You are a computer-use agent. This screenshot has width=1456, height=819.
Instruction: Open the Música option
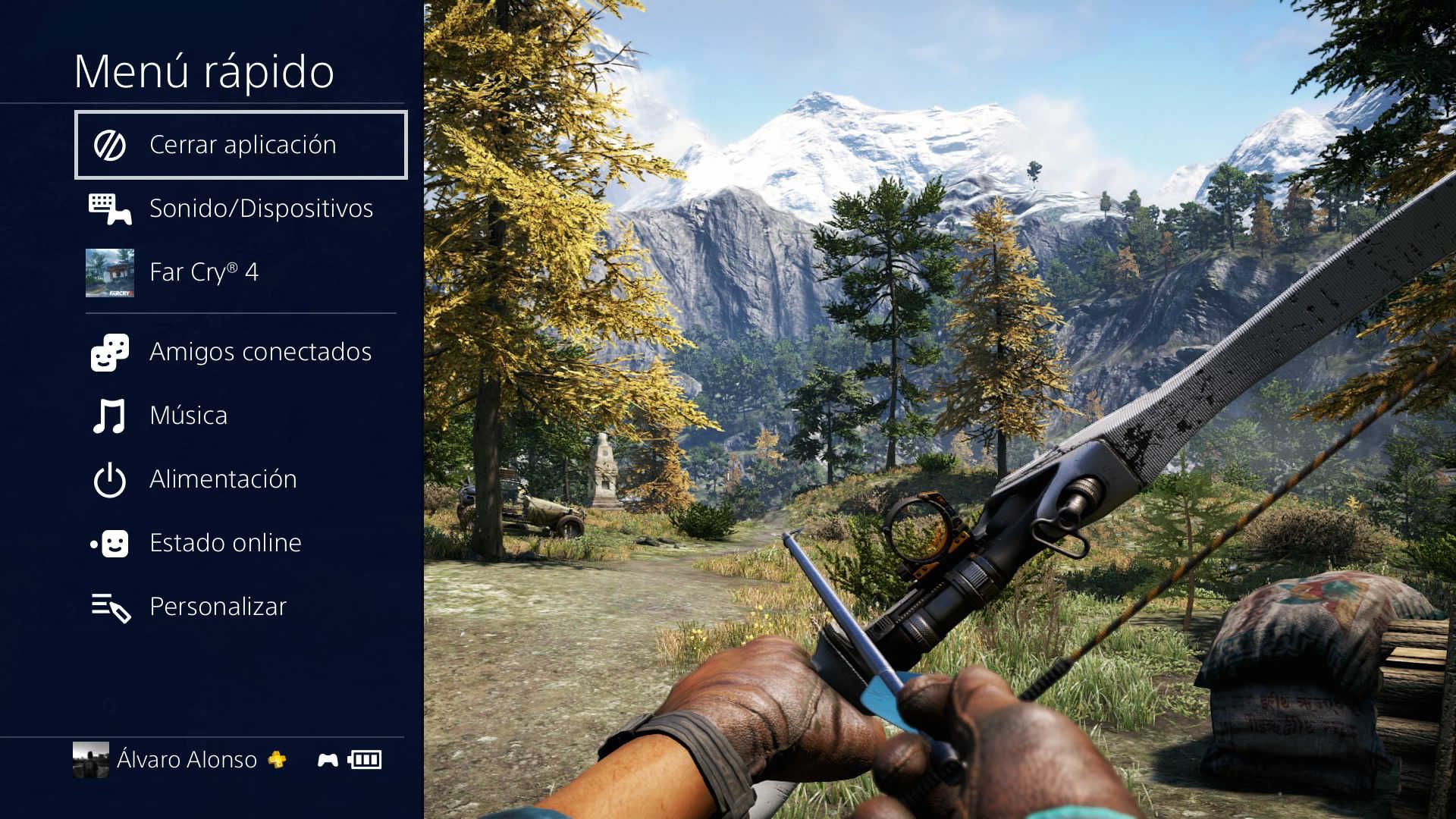(188, 416)
